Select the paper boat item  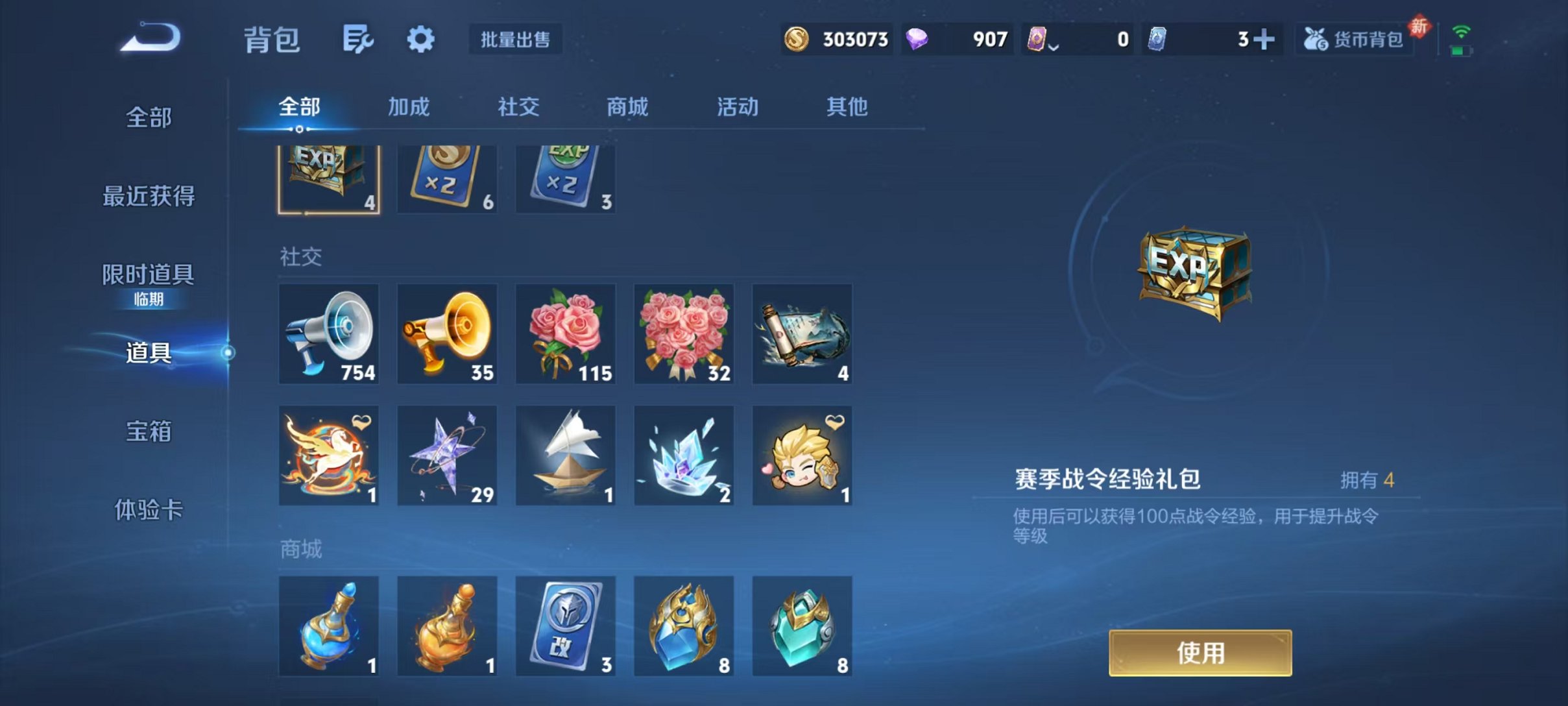pos(565,455)
